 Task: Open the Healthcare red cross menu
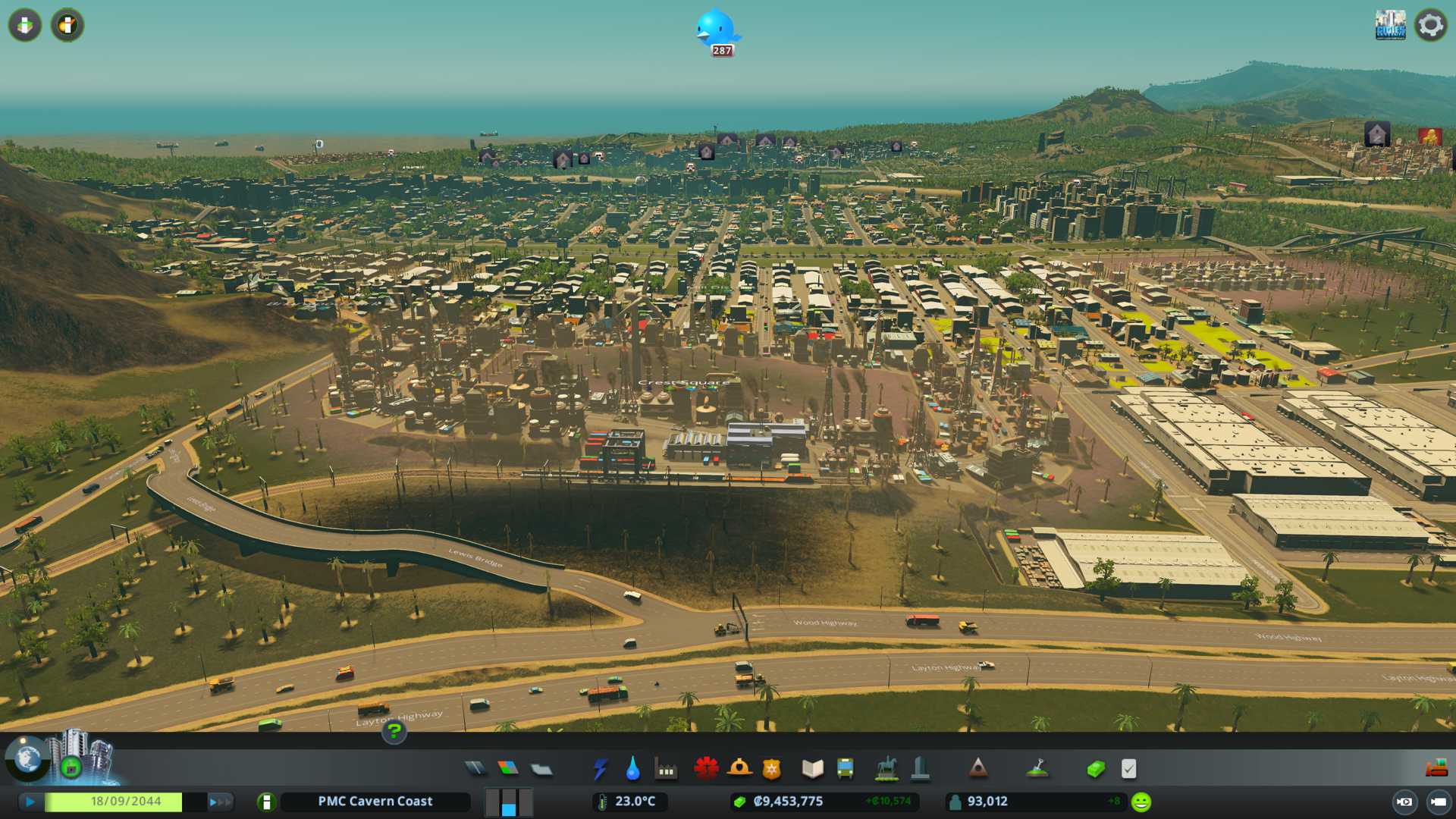coord(706,769)
